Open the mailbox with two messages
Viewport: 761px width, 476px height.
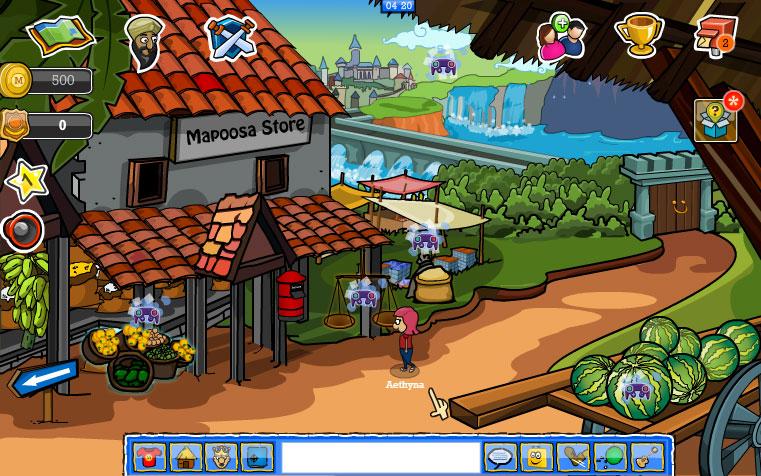click(714, 34)
